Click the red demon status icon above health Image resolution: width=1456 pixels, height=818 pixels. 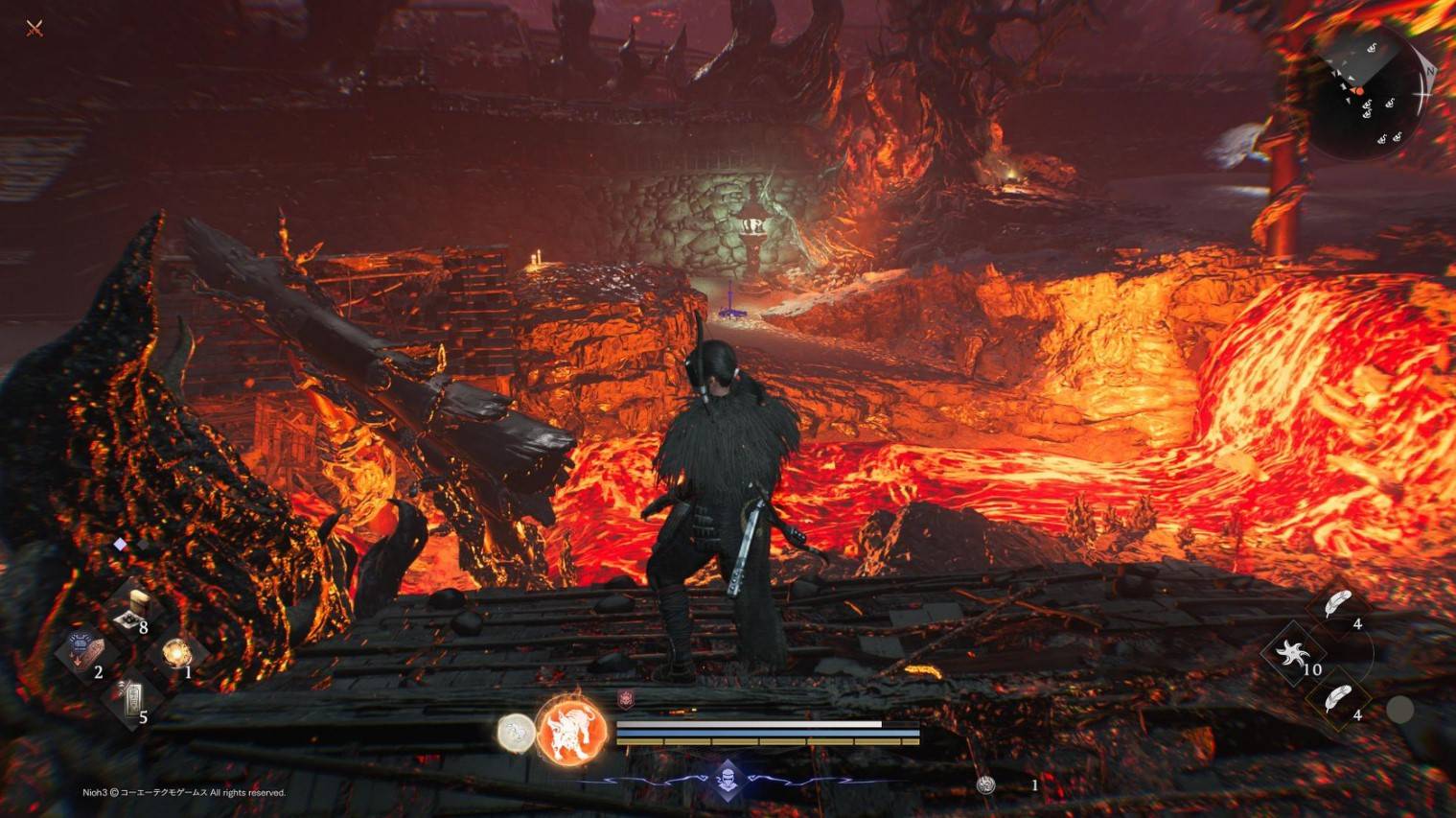(626, 700)
